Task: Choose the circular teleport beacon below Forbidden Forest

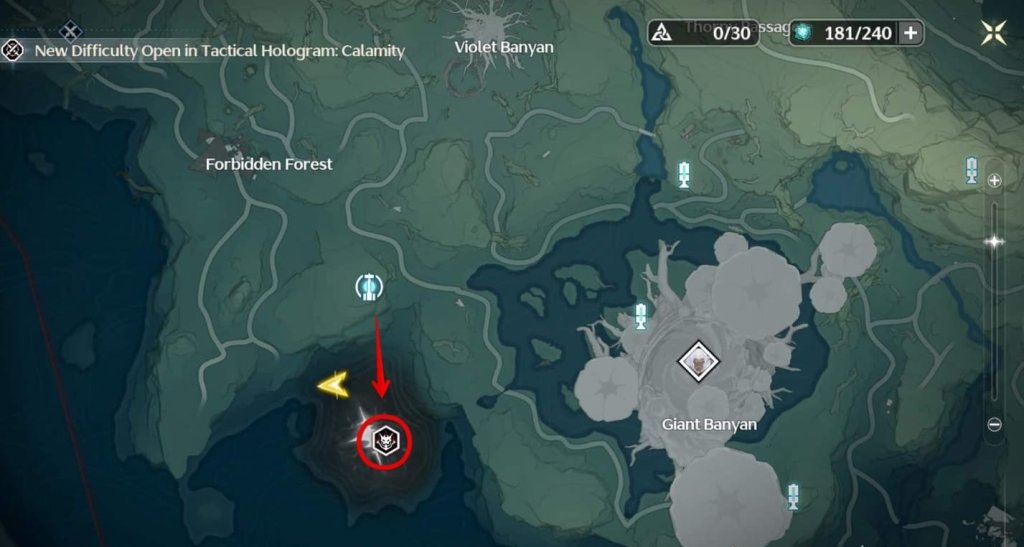Action: click(x=370, y=288)
